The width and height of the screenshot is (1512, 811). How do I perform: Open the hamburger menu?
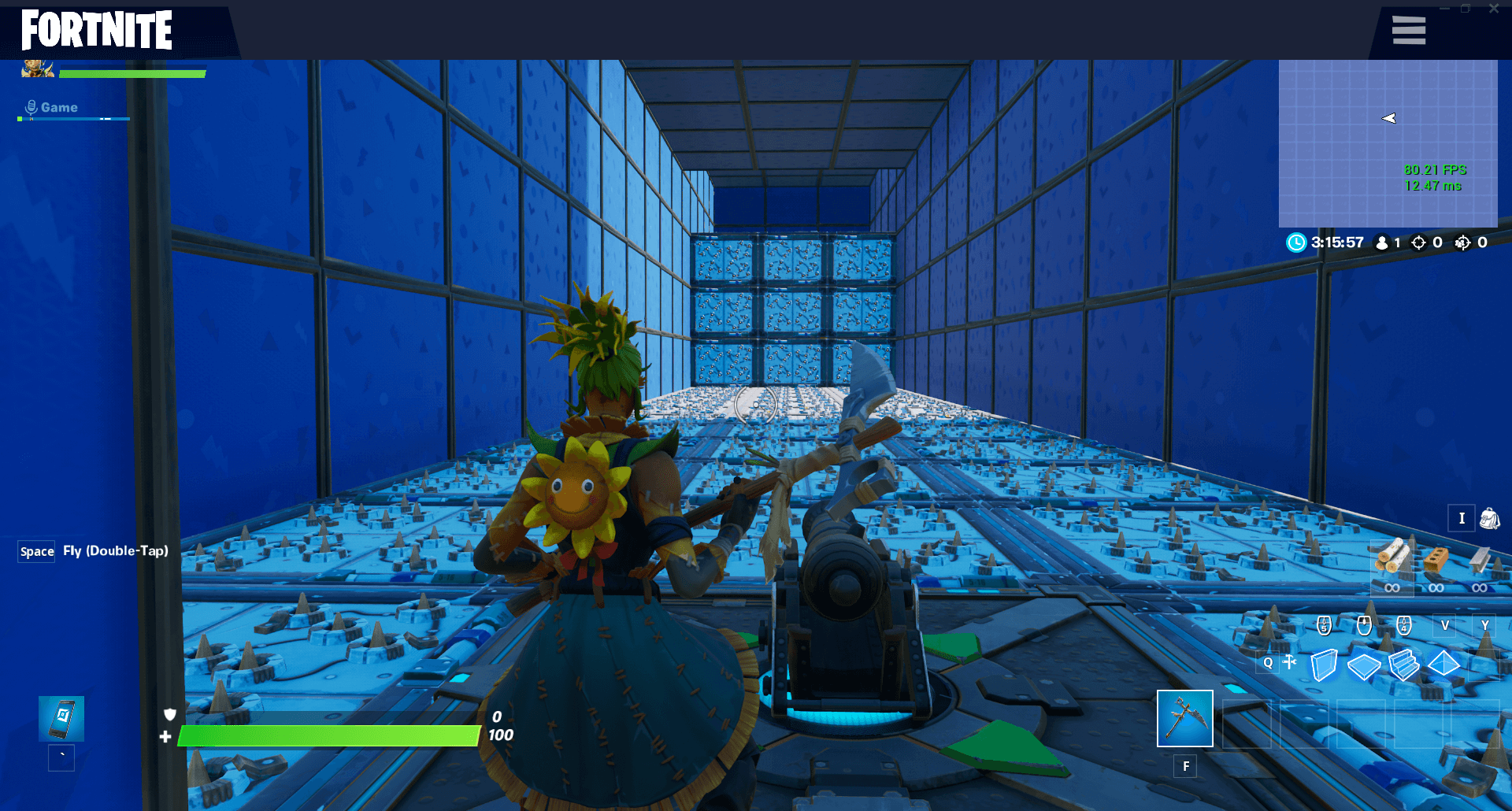click(x=1409, y=31)
